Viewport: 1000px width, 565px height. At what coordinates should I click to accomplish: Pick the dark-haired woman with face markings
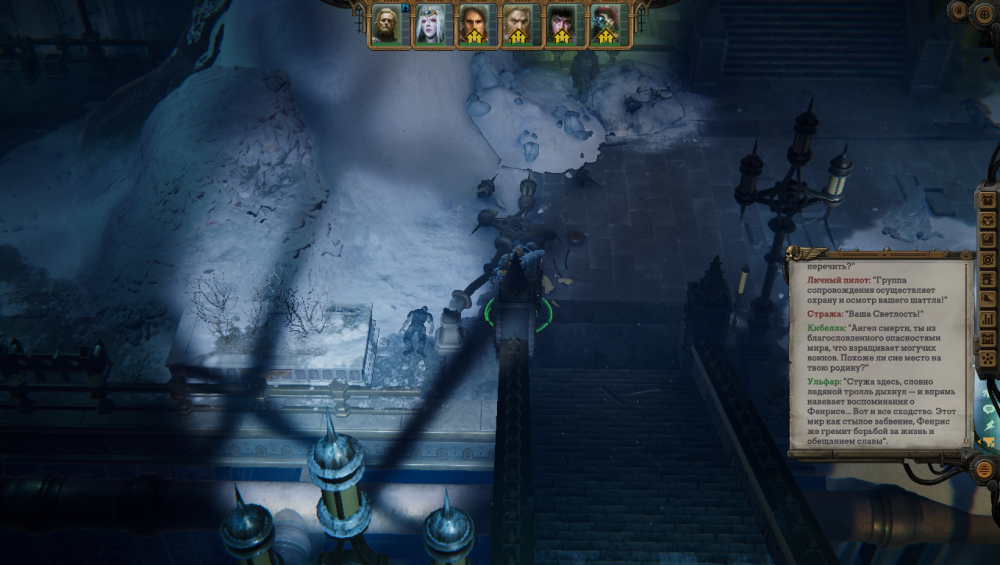(x=561, y=24)
